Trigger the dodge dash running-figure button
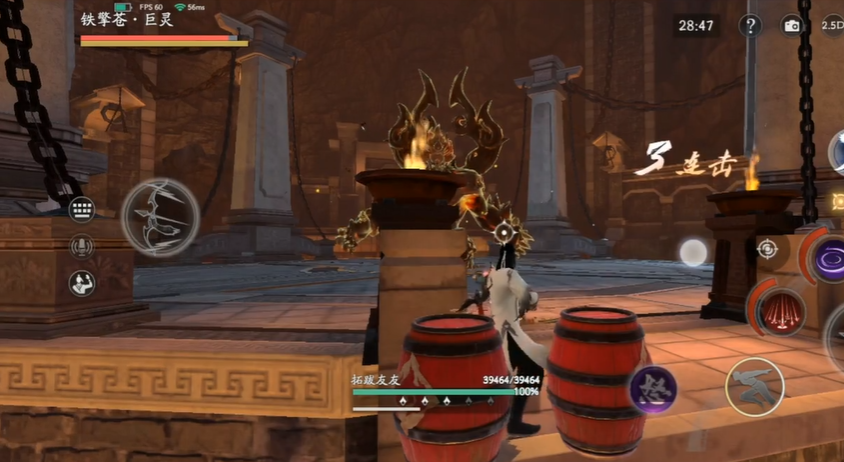The height and width of the screenshot is (462, 844). 755,387
